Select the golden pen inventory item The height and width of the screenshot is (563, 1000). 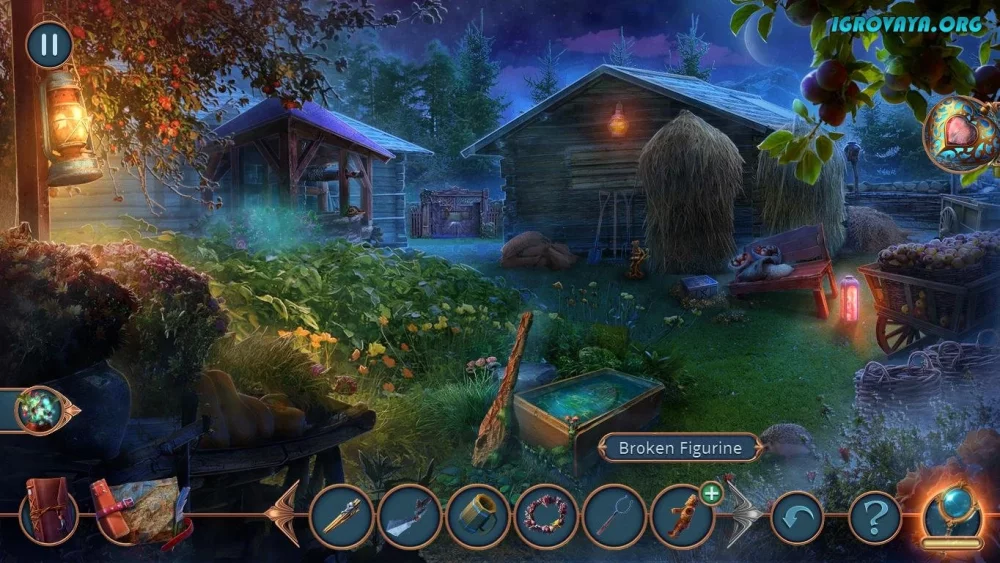point(341,516)
